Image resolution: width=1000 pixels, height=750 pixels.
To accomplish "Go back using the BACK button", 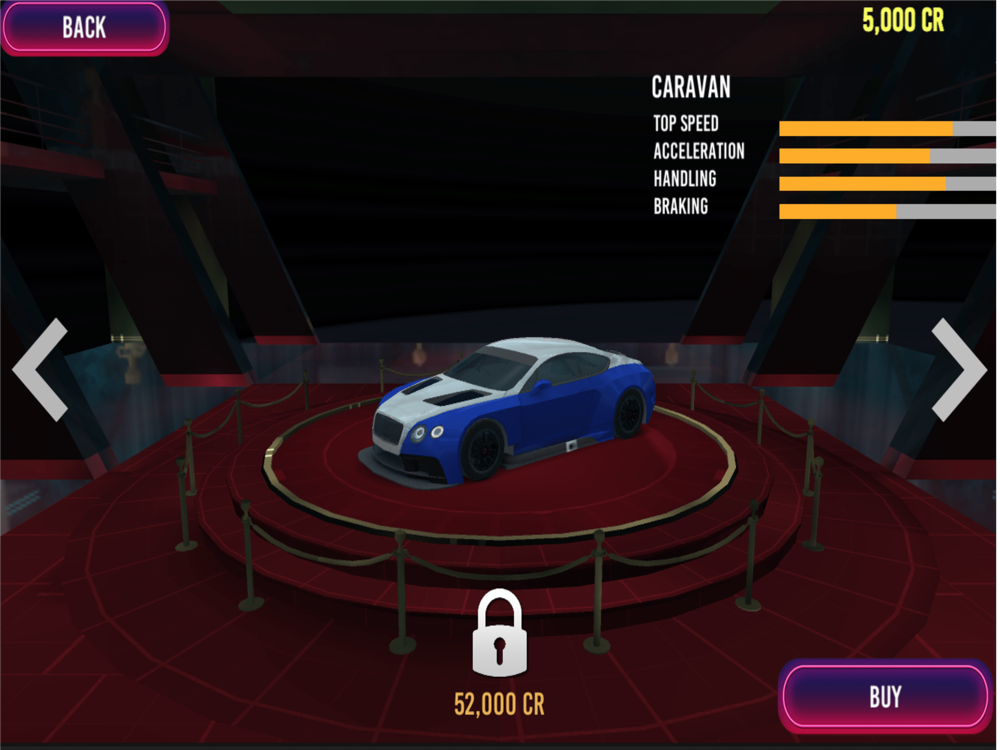I will coord(84,27).
